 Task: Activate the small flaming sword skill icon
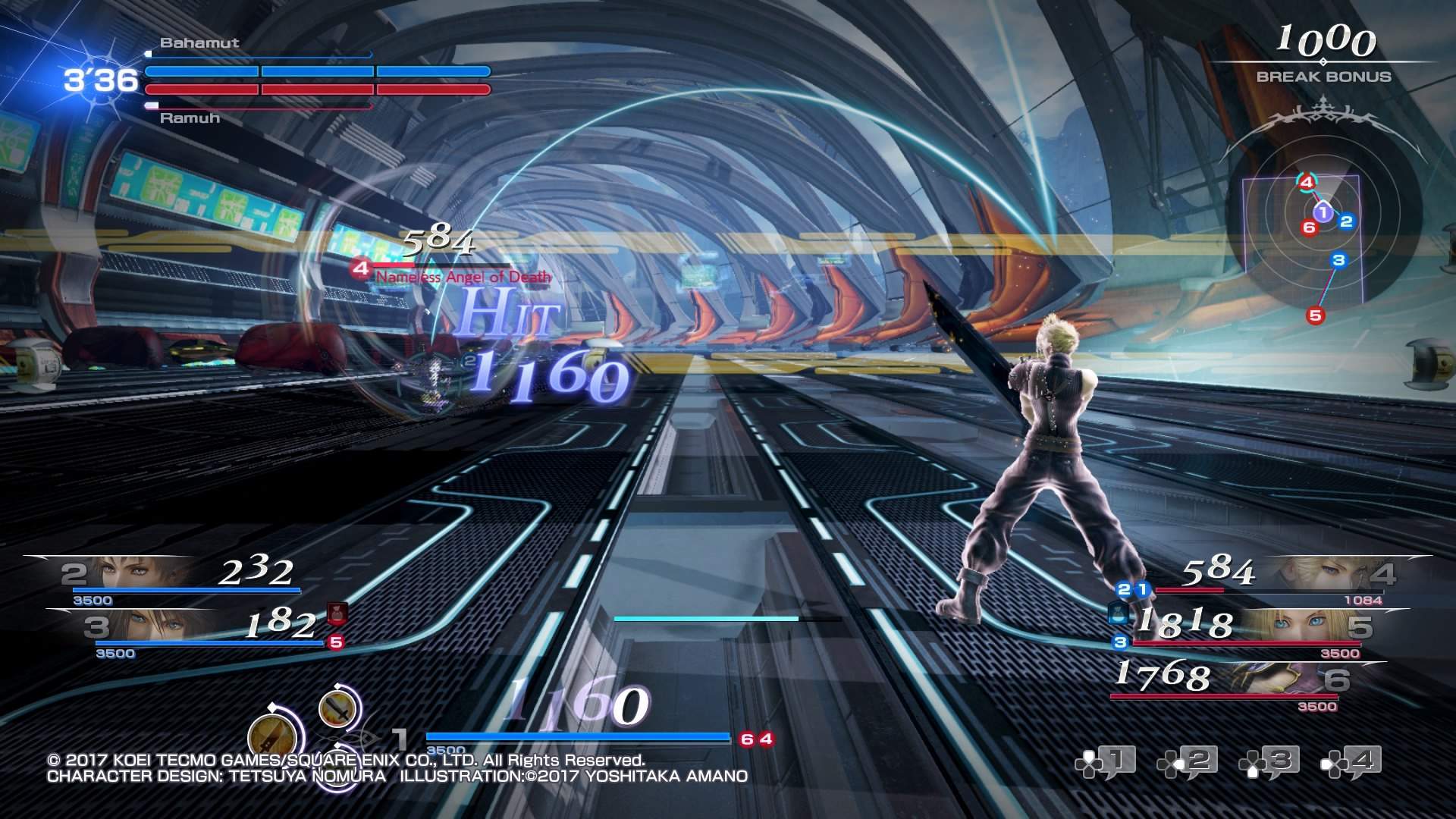coord(337,709)
